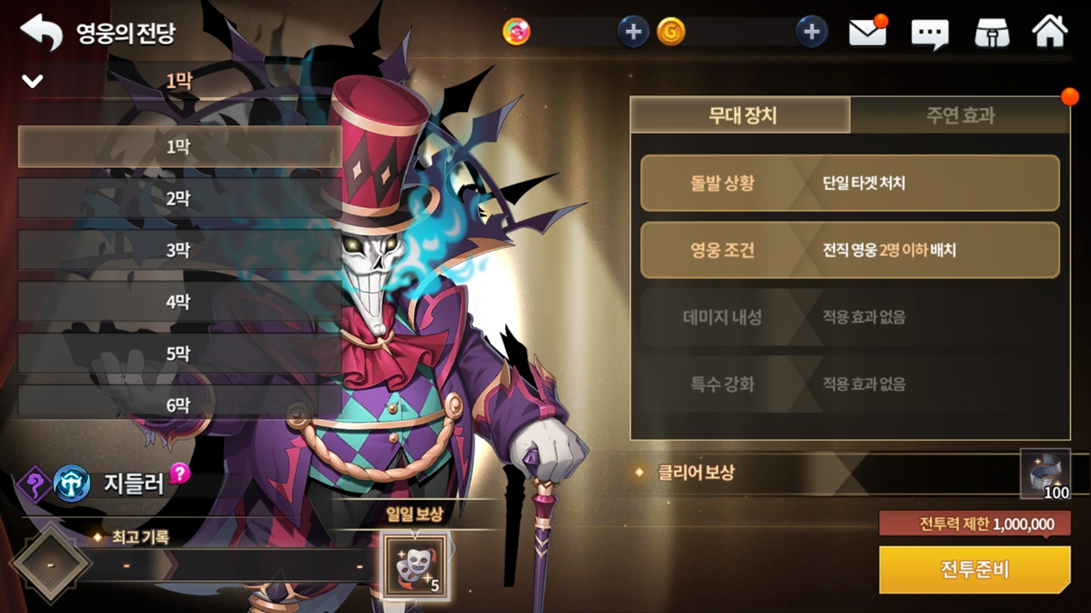1091x613 pixels.
Task: Open the mailbox envelope icon
Action: pos(868,33)
